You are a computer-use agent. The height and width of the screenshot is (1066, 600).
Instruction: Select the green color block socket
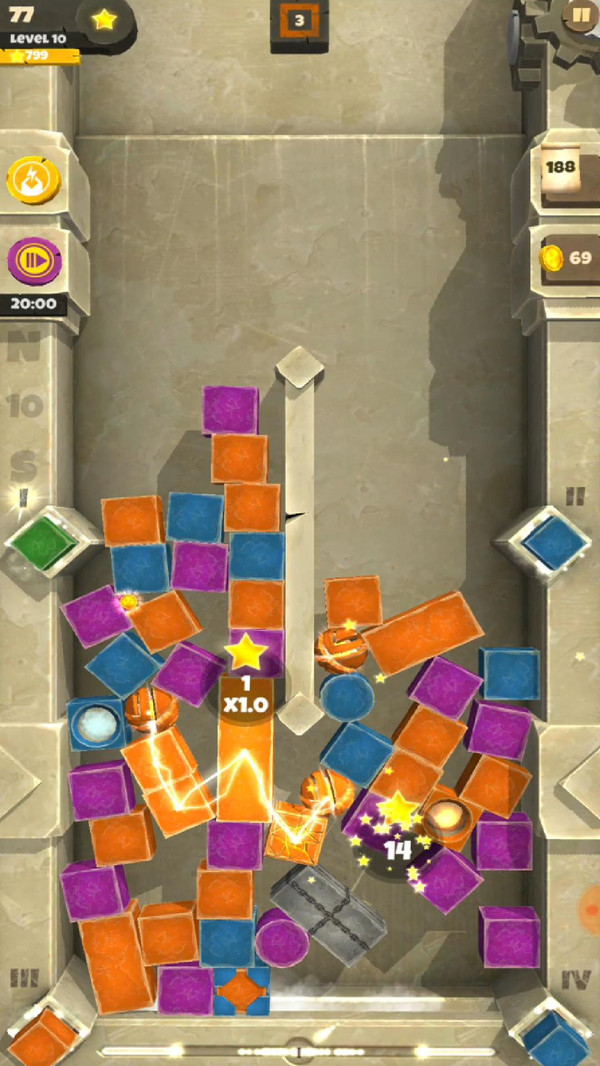42,543
